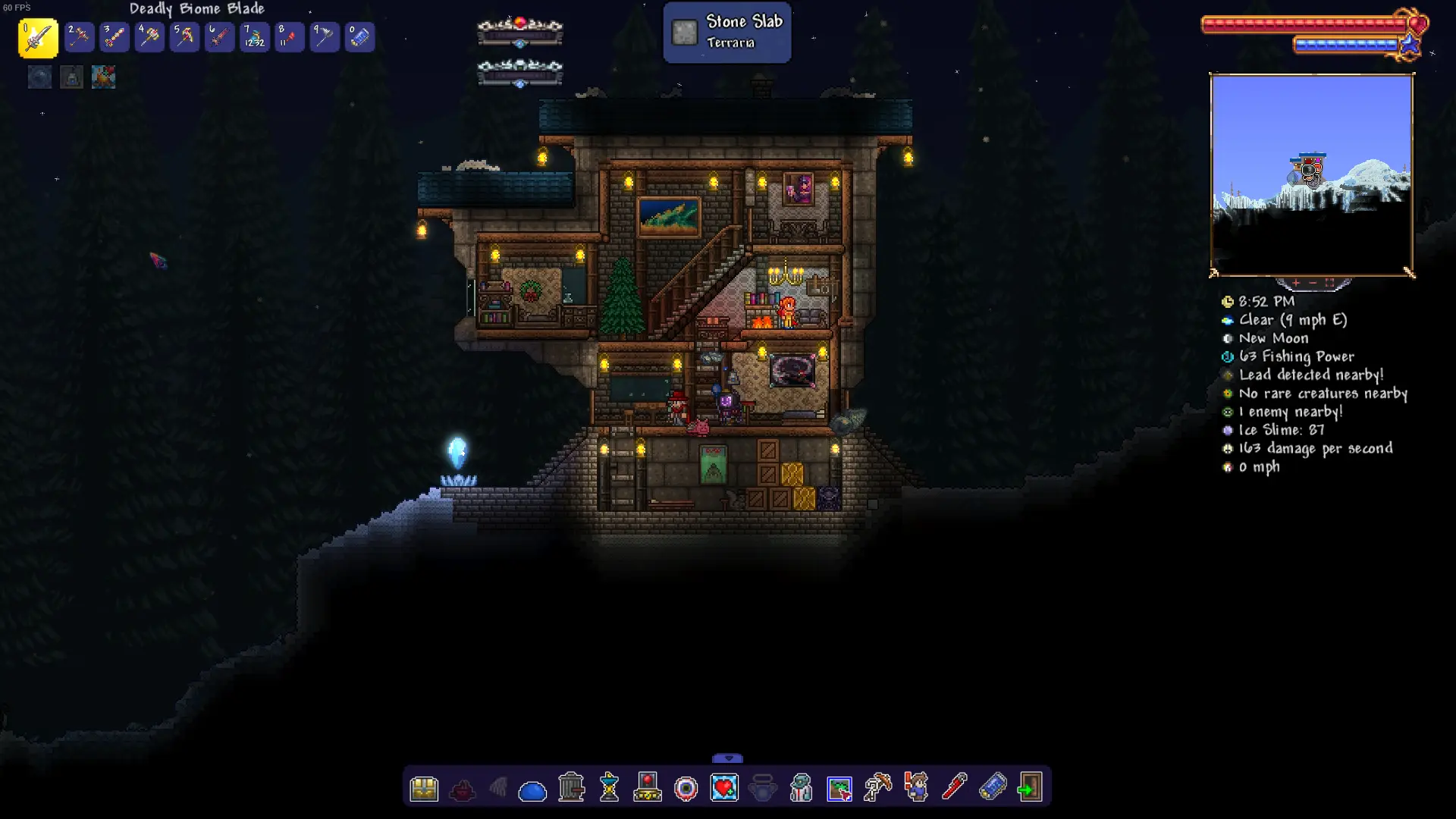The height and width of the screenshot is (819, 1456).
Task: Click the trash can toolbar icon
Action: point(571,788)
